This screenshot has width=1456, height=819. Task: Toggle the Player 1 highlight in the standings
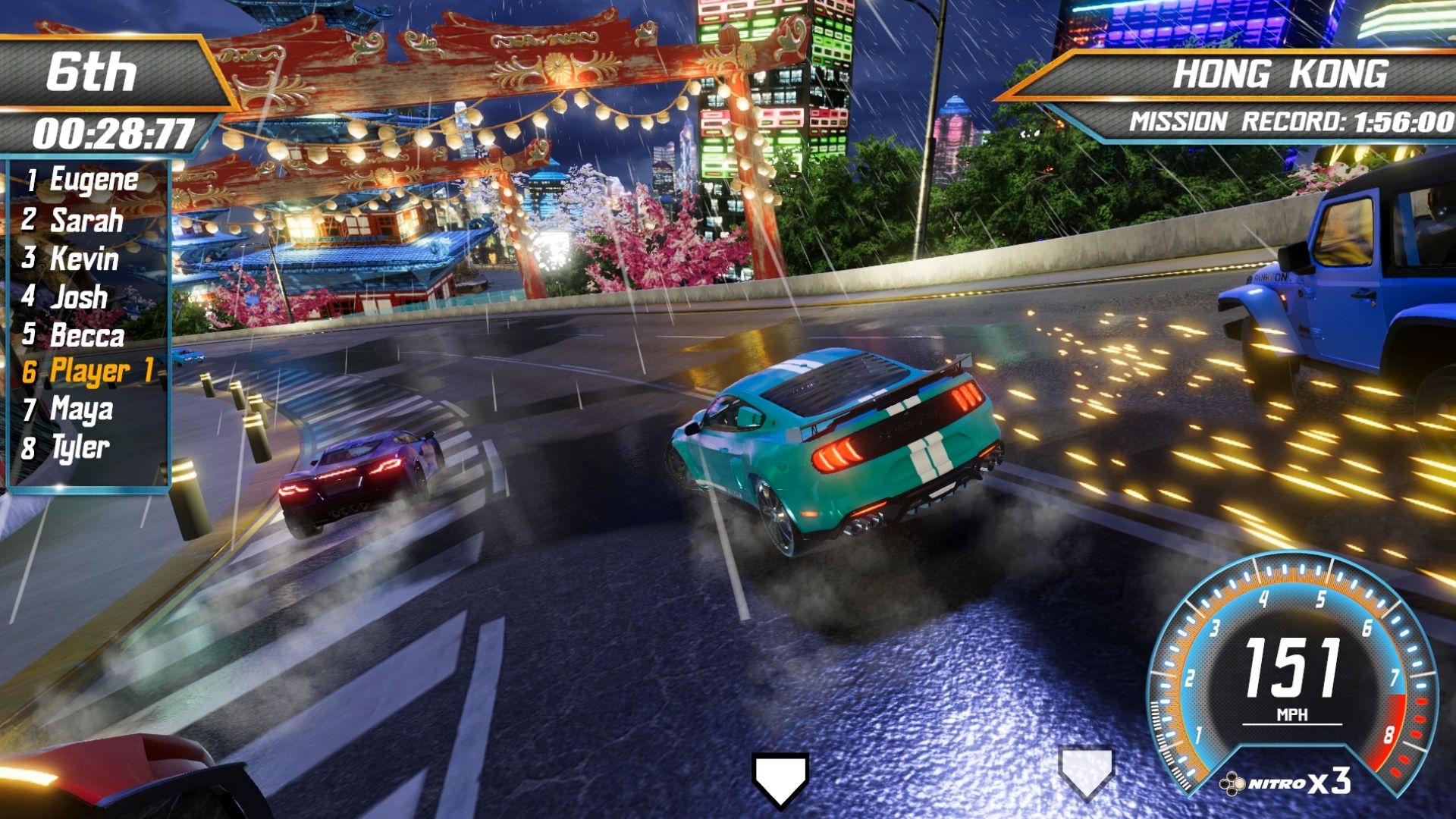pos(99,372)
